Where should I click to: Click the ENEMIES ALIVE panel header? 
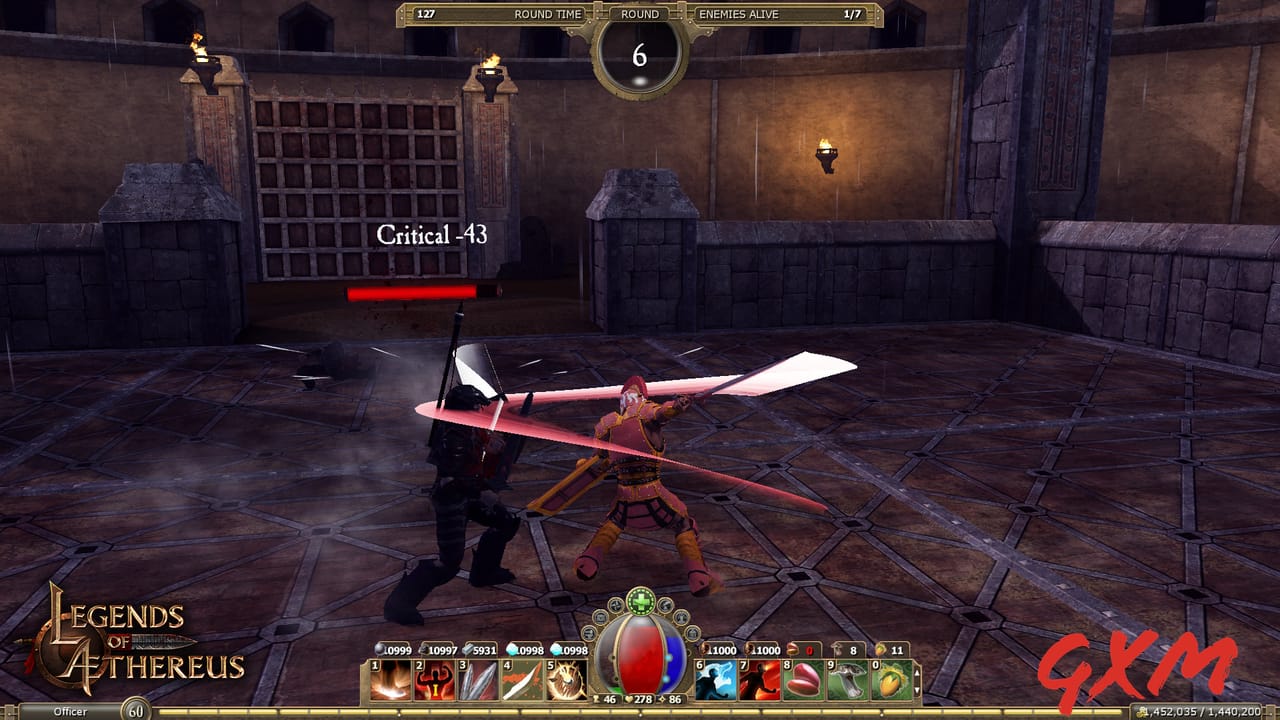click(740, 14)
